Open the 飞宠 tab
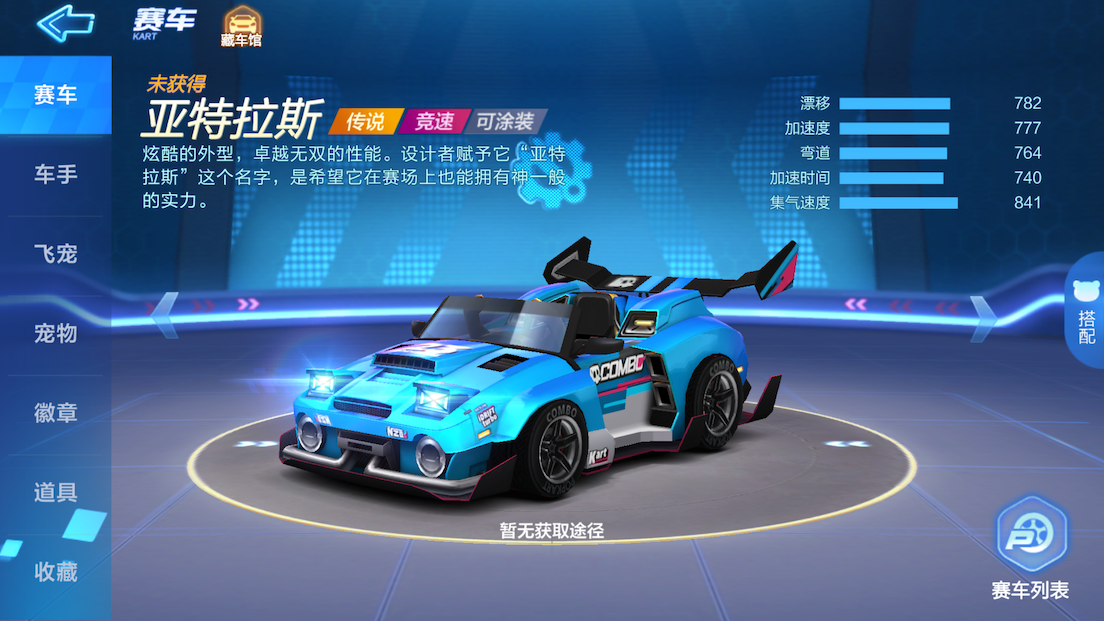This screenshot has width=1104, height=621. click(x=56, y=254)
